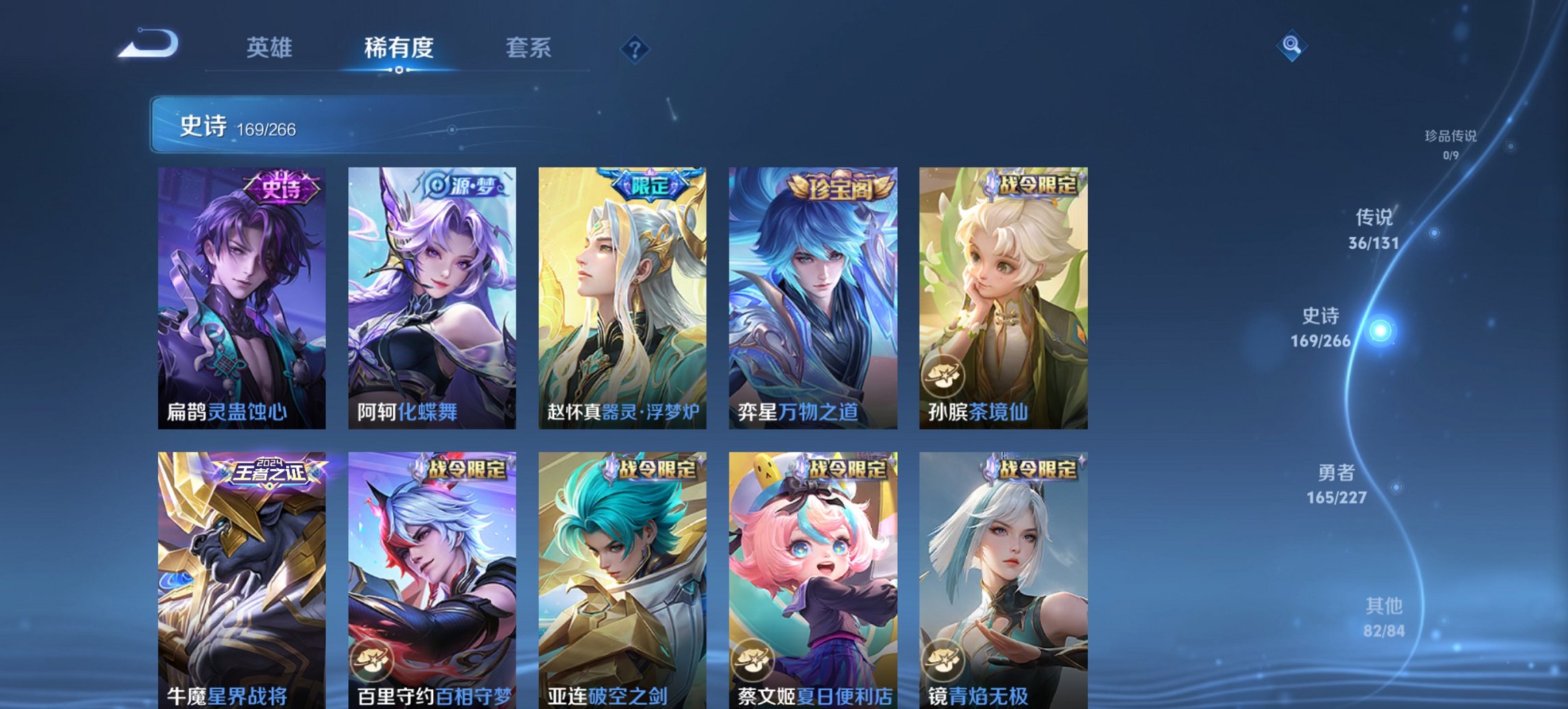Click the help question mark icon

tap(635, 49)
